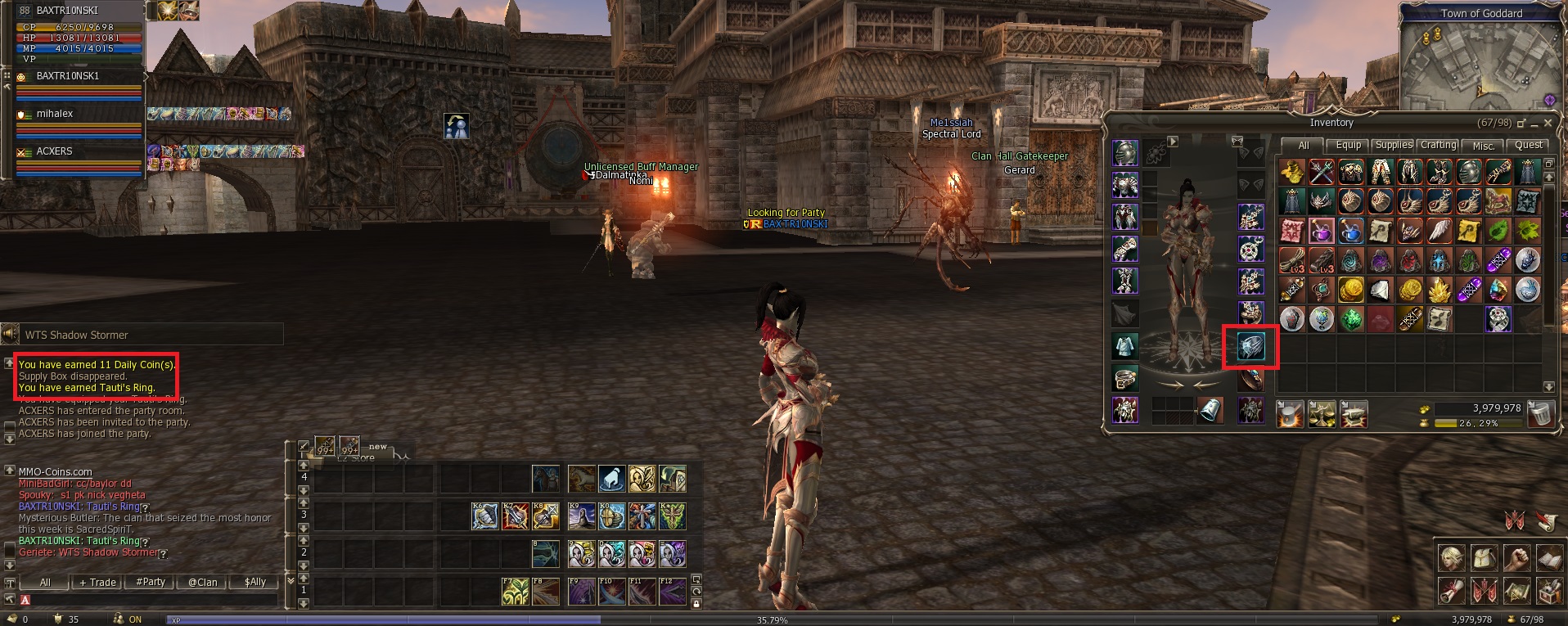Image resolution: width=1568 pixels, height=626 pixels.
Task: Switch chat to the @Clan tab
Action: (203, 582)
